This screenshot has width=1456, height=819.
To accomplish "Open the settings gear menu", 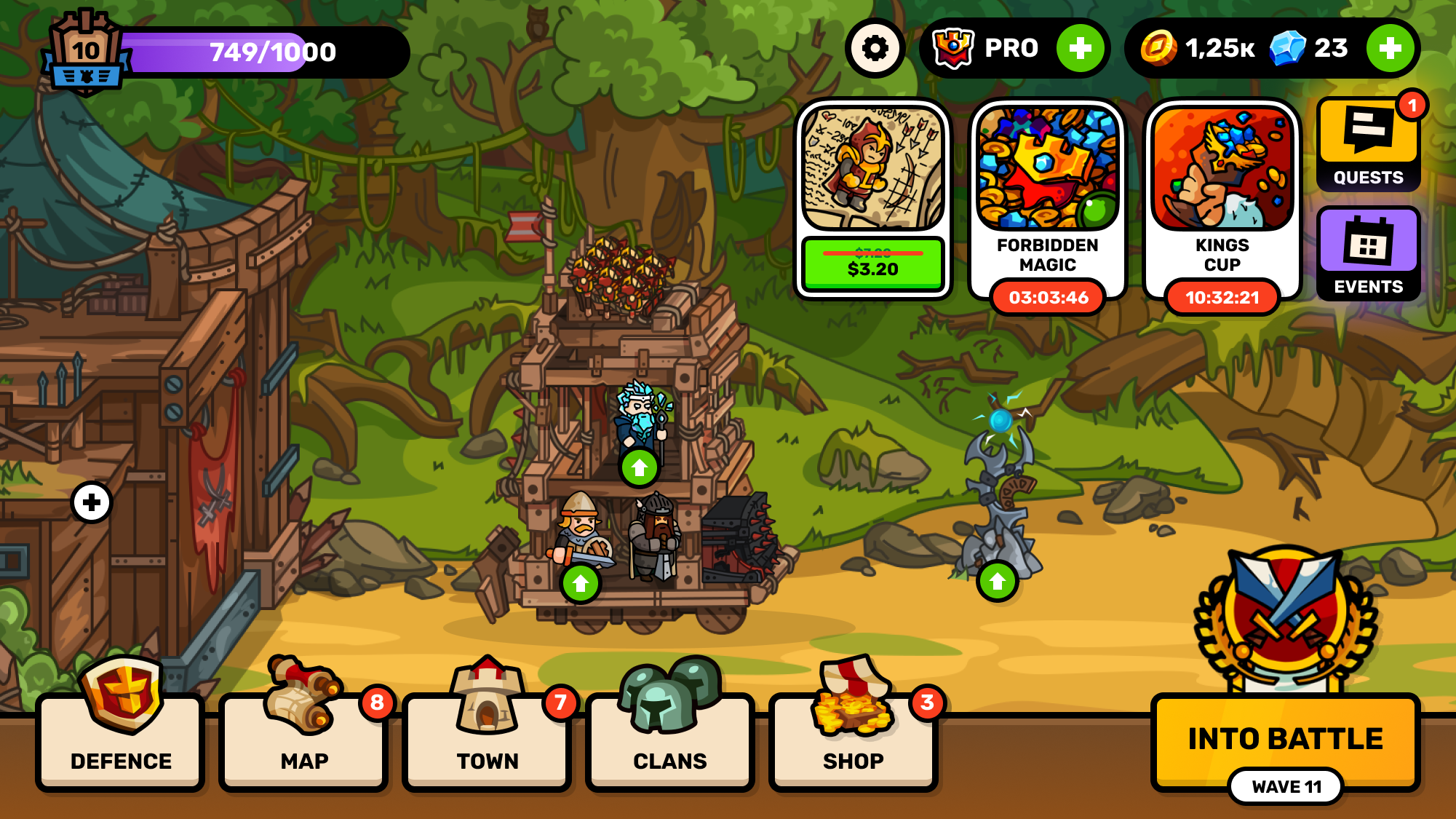I will [876, 47].
